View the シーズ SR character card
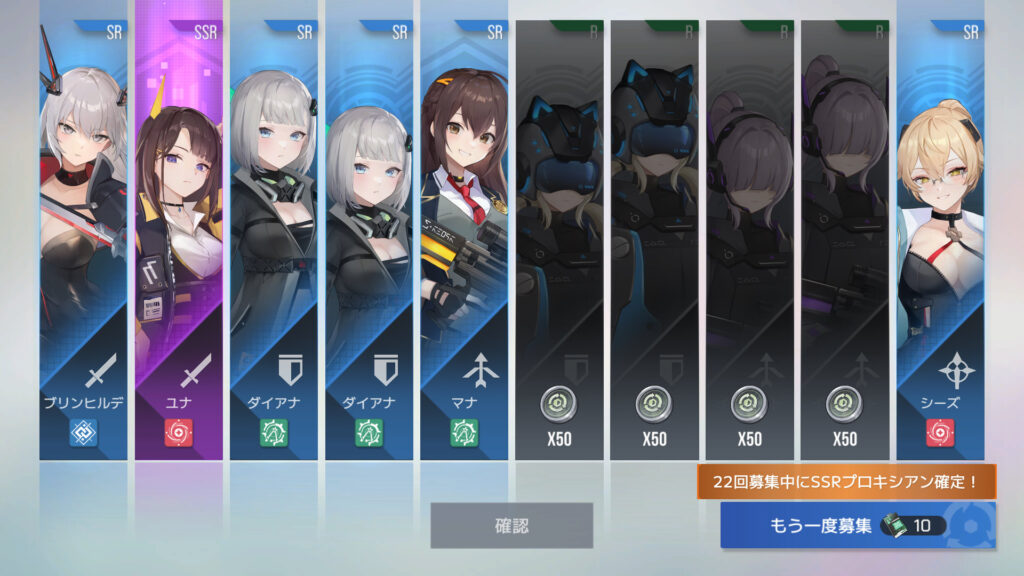1024x576 pixels. [939, 240]
